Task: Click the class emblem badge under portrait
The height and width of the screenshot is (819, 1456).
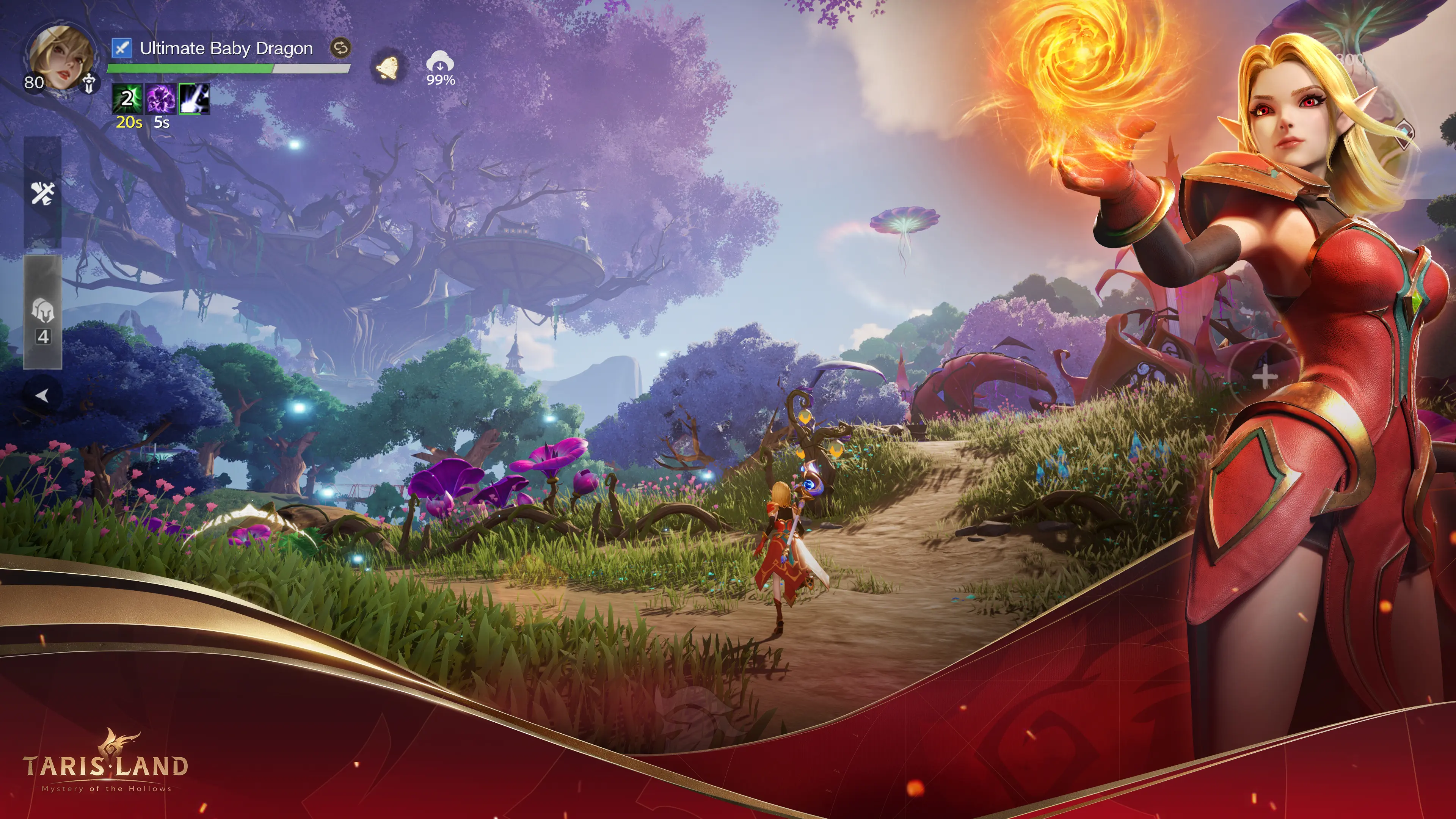Action: point(89,84)
